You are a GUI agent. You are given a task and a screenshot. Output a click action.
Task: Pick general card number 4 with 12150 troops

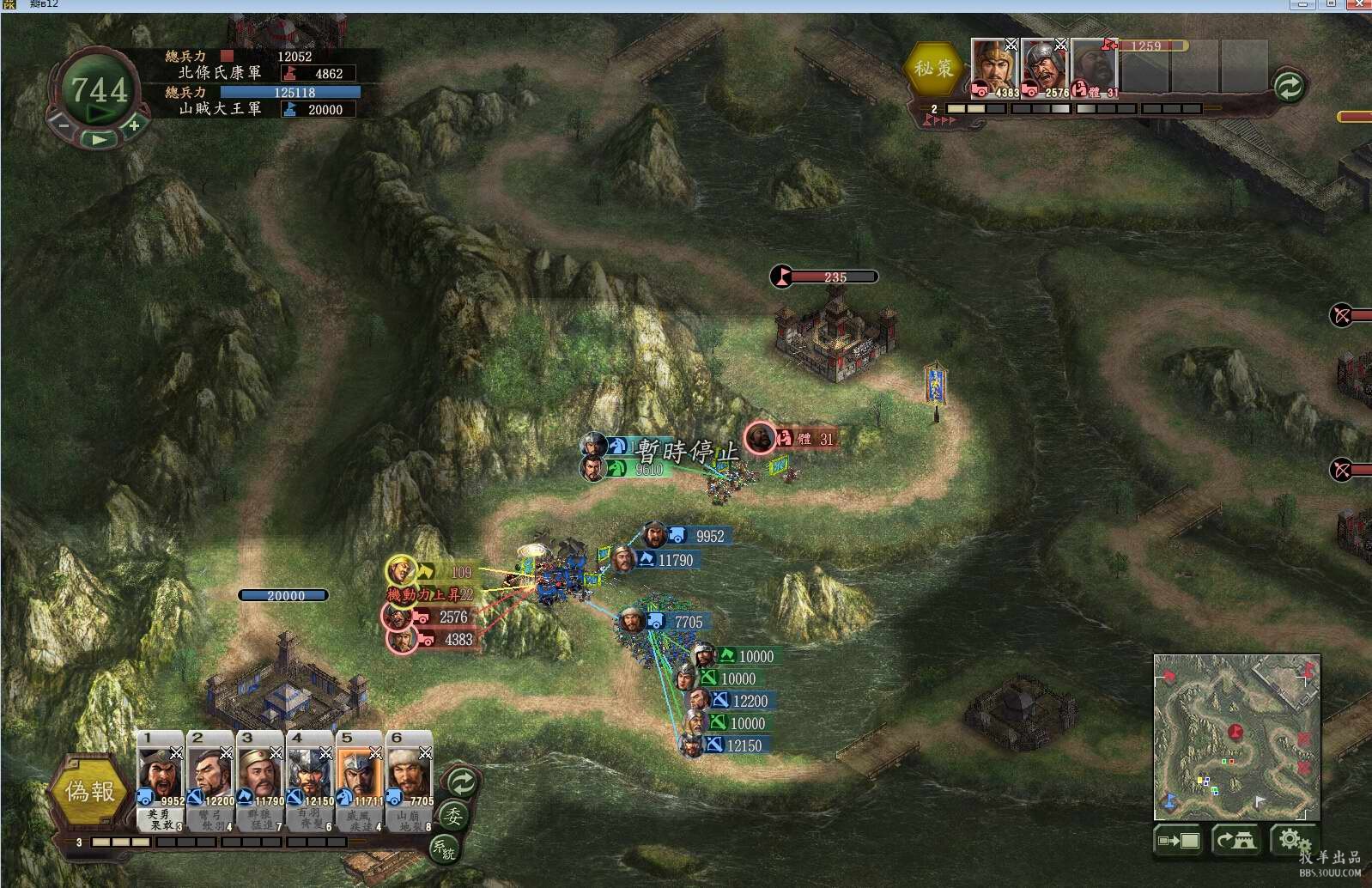pyautogui.click(x=310, y=769)
